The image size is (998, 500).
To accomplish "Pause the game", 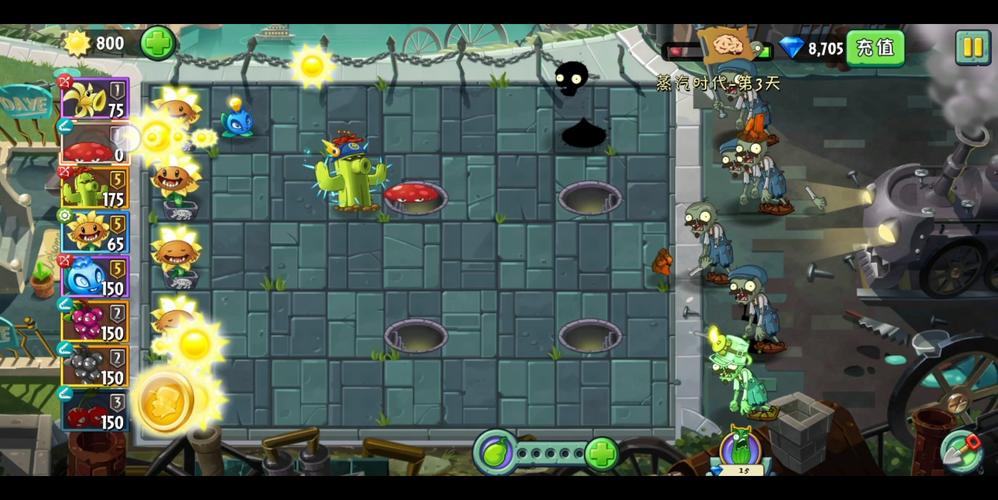I will coord(971,47).
